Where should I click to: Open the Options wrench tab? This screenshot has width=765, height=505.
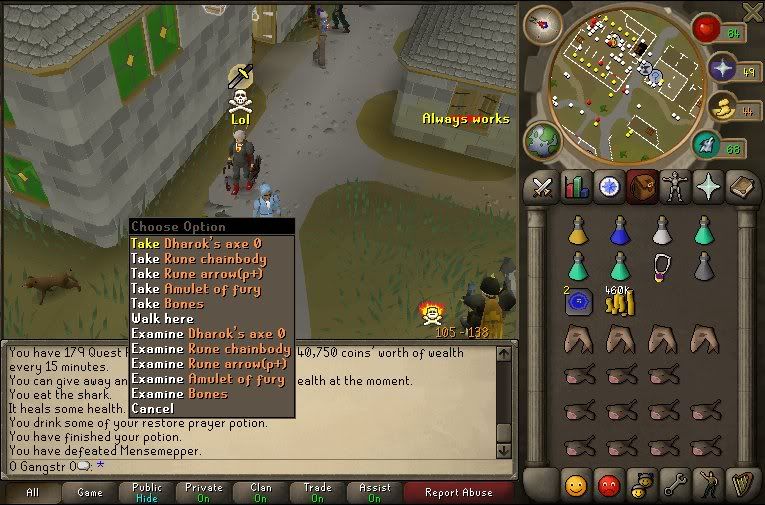[674, 484]
